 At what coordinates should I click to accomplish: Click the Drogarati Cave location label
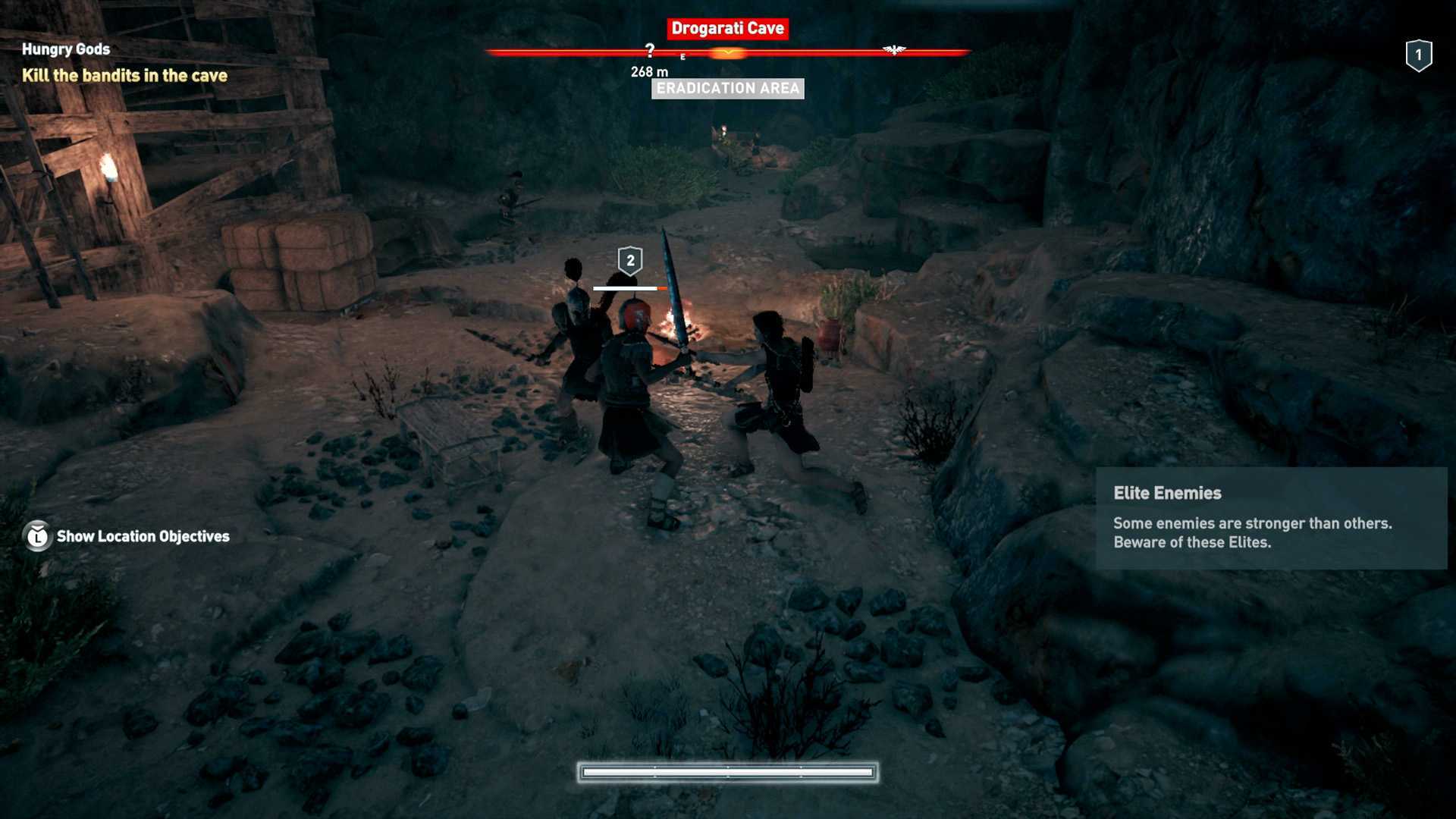[727, 29]
